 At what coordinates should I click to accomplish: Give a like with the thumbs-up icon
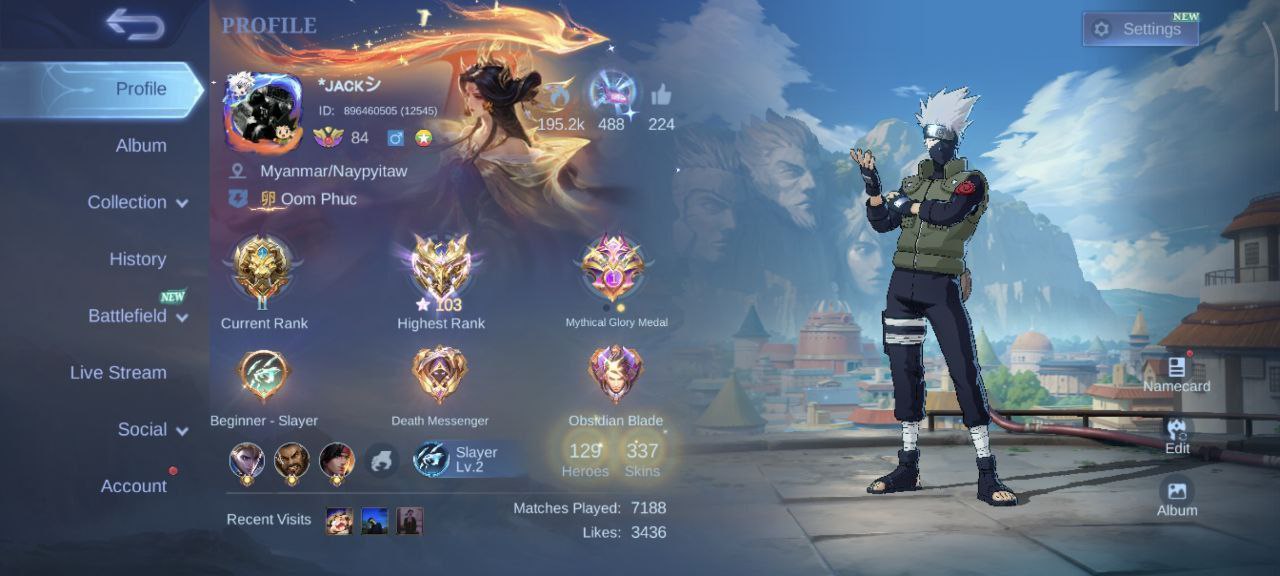[x=661, y=97]
